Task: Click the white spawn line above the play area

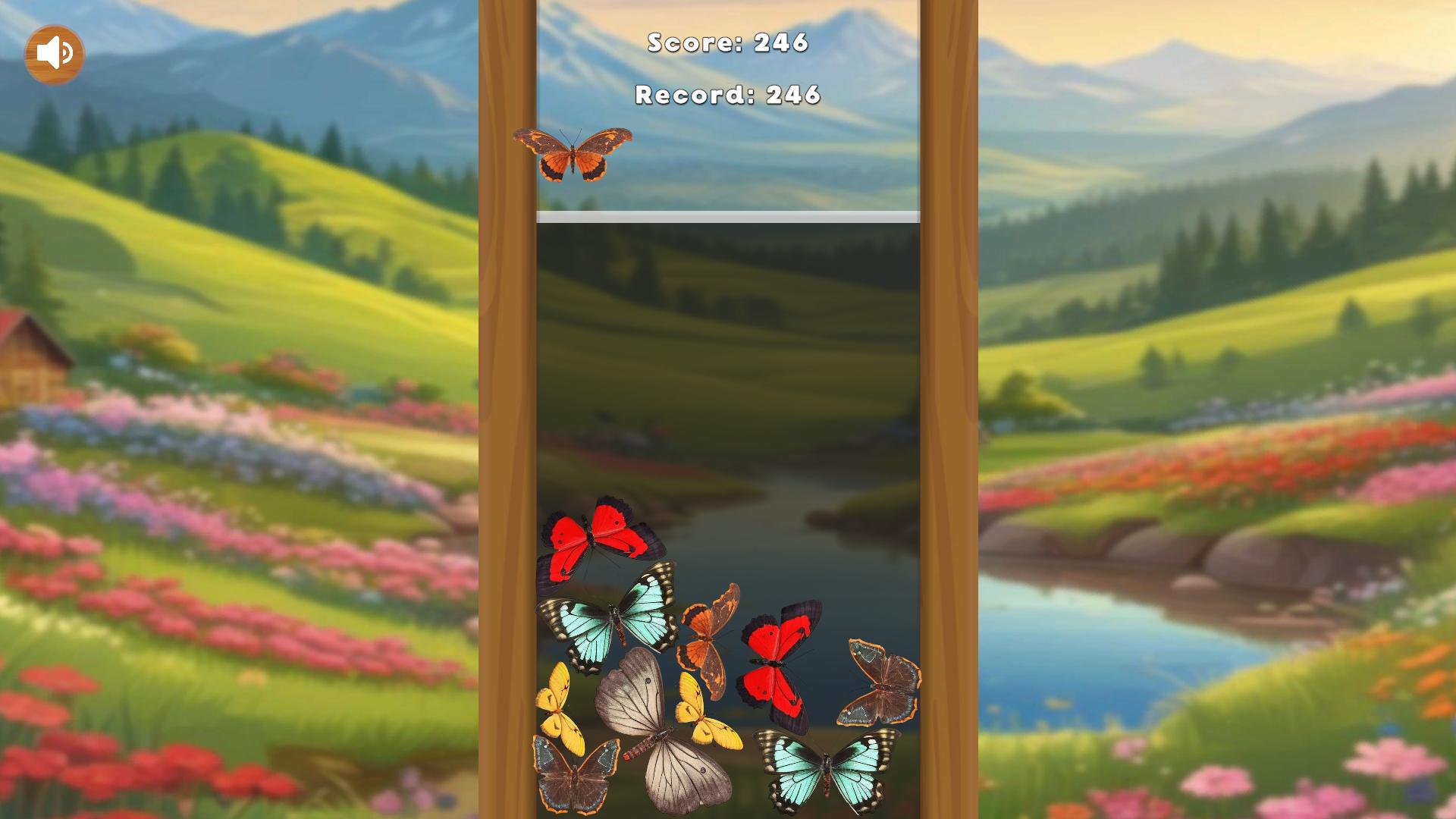Action: [x=726, y=215]
